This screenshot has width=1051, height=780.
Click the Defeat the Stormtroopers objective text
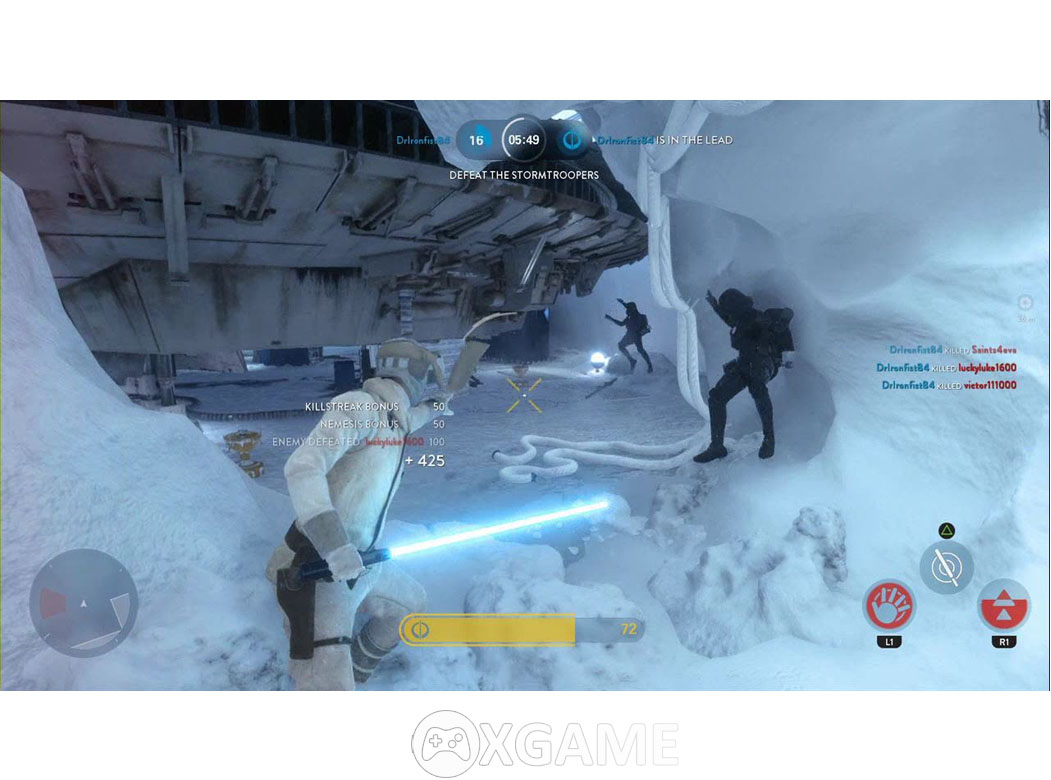coord(524,175)
